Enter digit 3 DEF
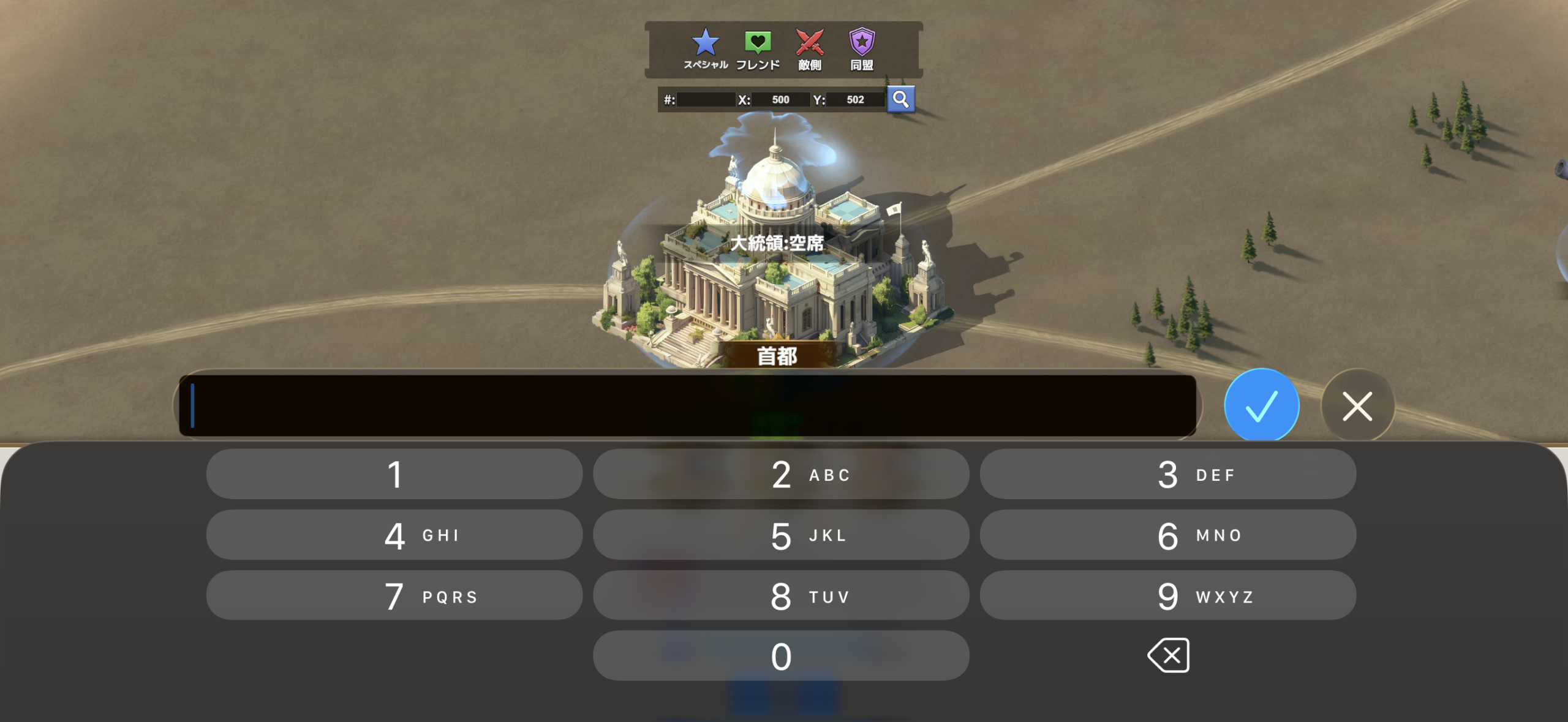The image size is (1568, 722). point(1167,475)
